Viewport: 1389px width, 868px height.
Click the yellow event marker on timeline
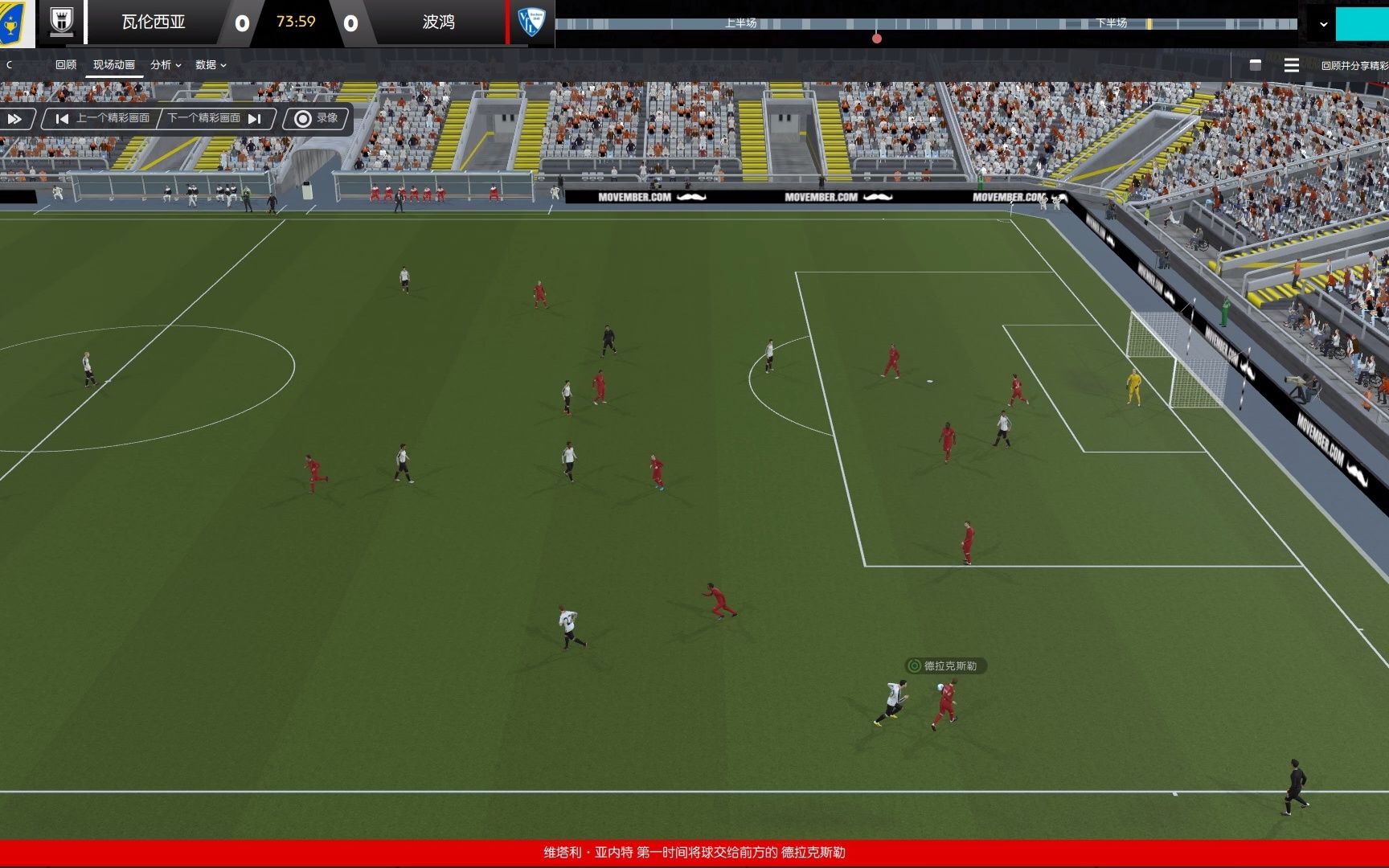[1149, 24]
